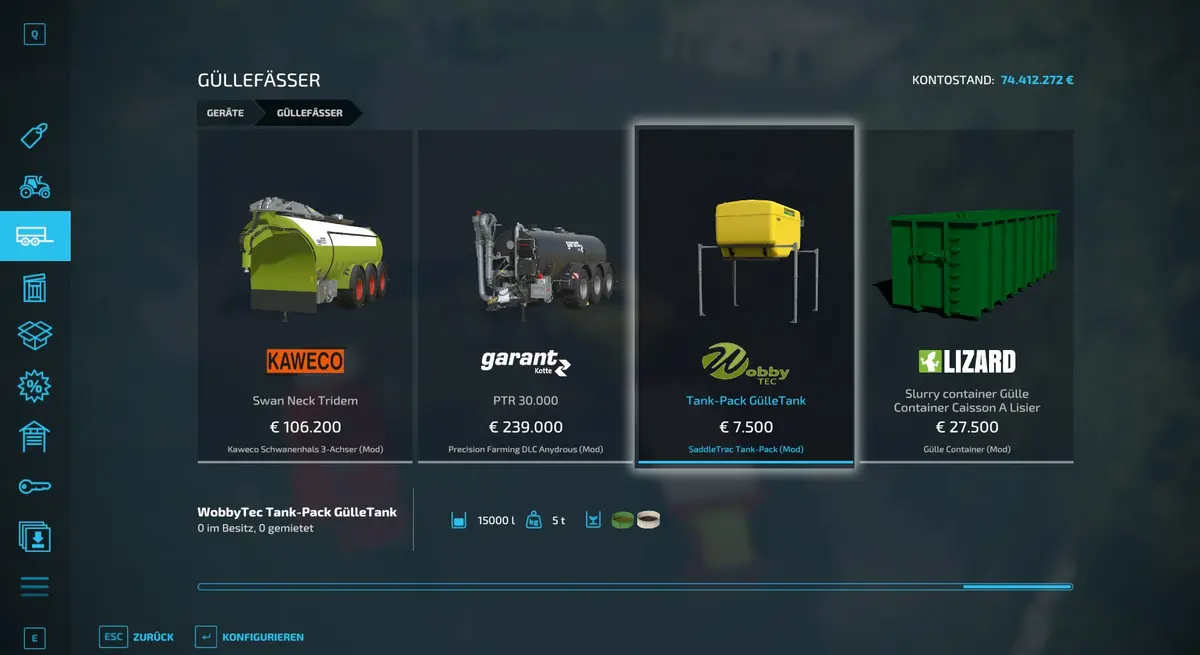Screen dimensions: 1200x655
Task: Open the three-line list menu icon
Action: click(35, 587)
